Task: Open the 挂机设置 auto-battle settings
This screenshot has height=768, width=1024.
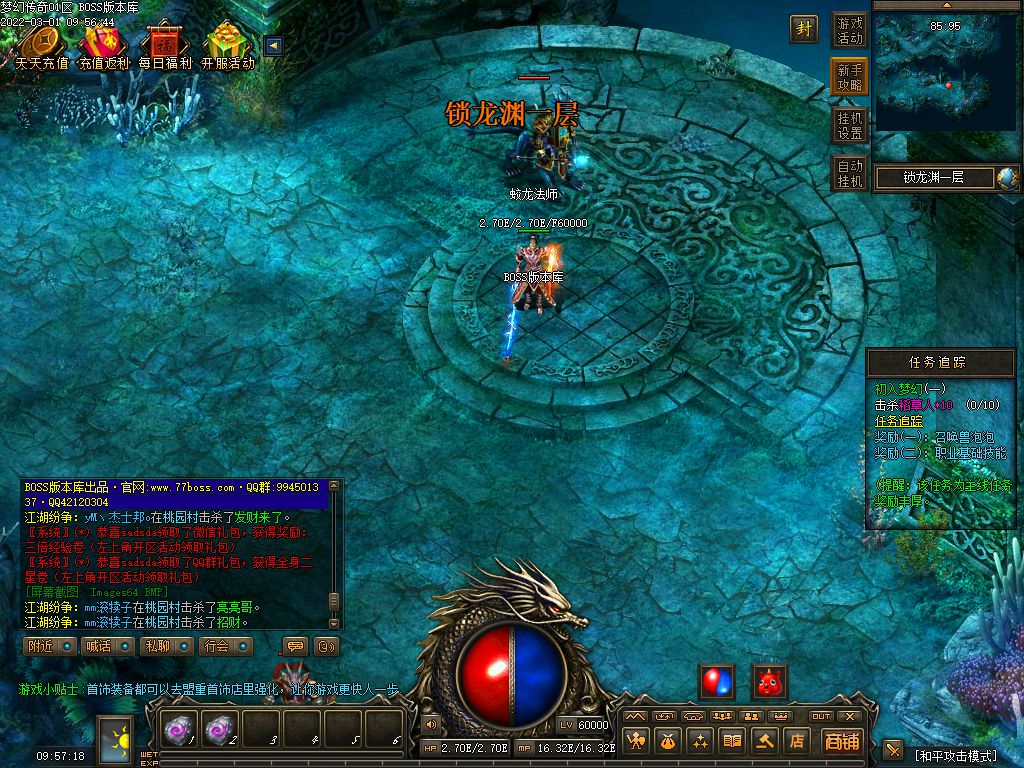Action: tap(850, 125)
